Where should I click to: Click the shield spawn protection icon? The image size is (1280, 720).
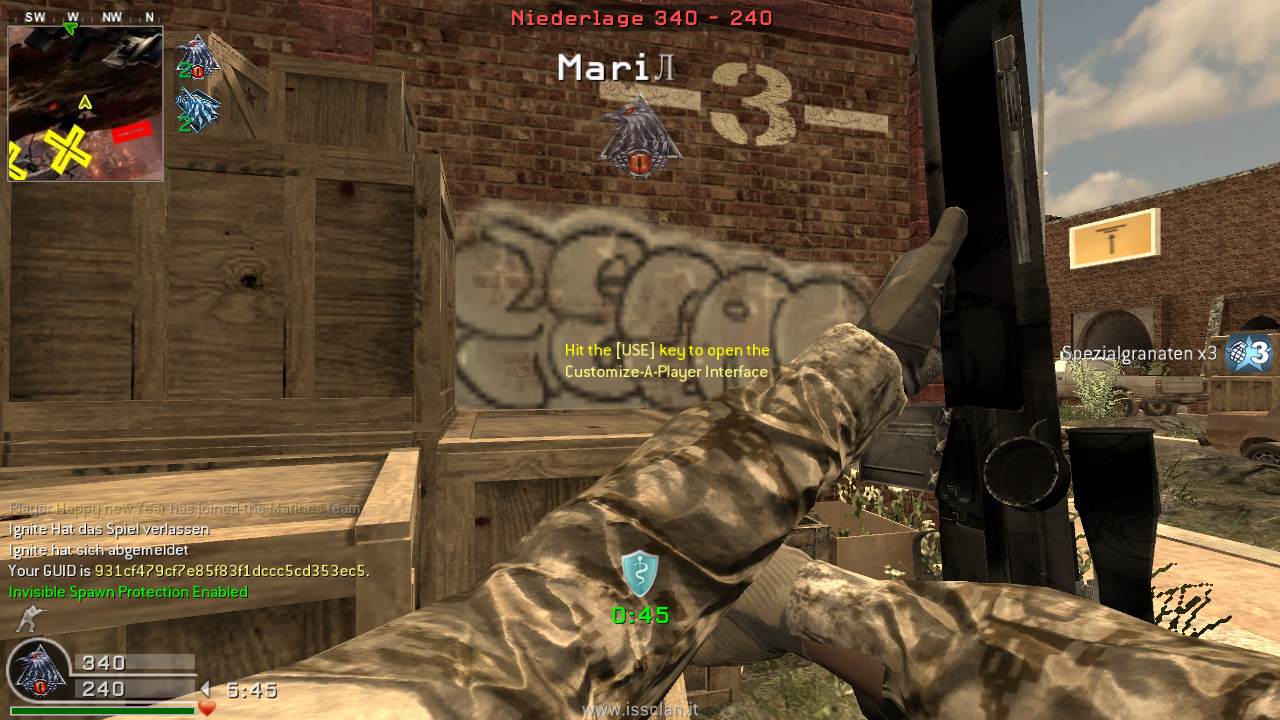[639, 573]
